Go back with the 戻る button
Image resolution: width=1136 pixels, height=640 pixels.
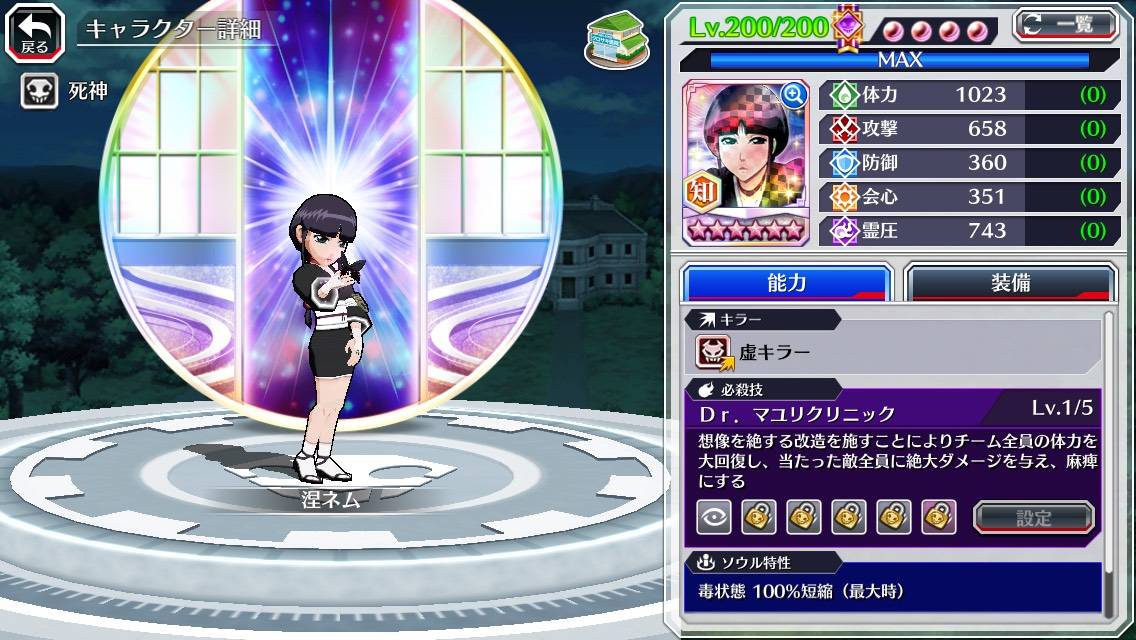pos(35,32)
